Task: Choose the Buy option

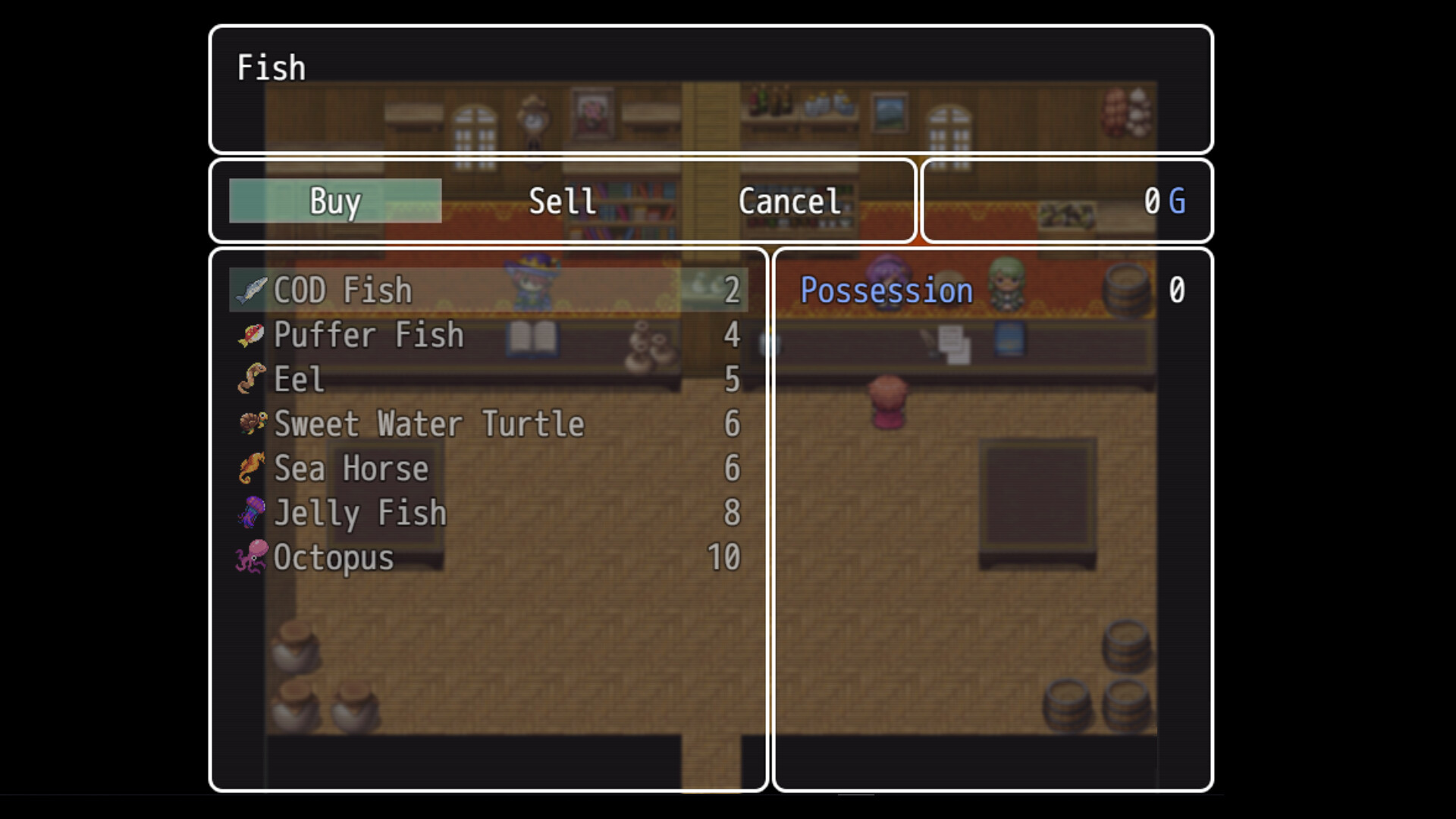Action: (x=334, y=201)
